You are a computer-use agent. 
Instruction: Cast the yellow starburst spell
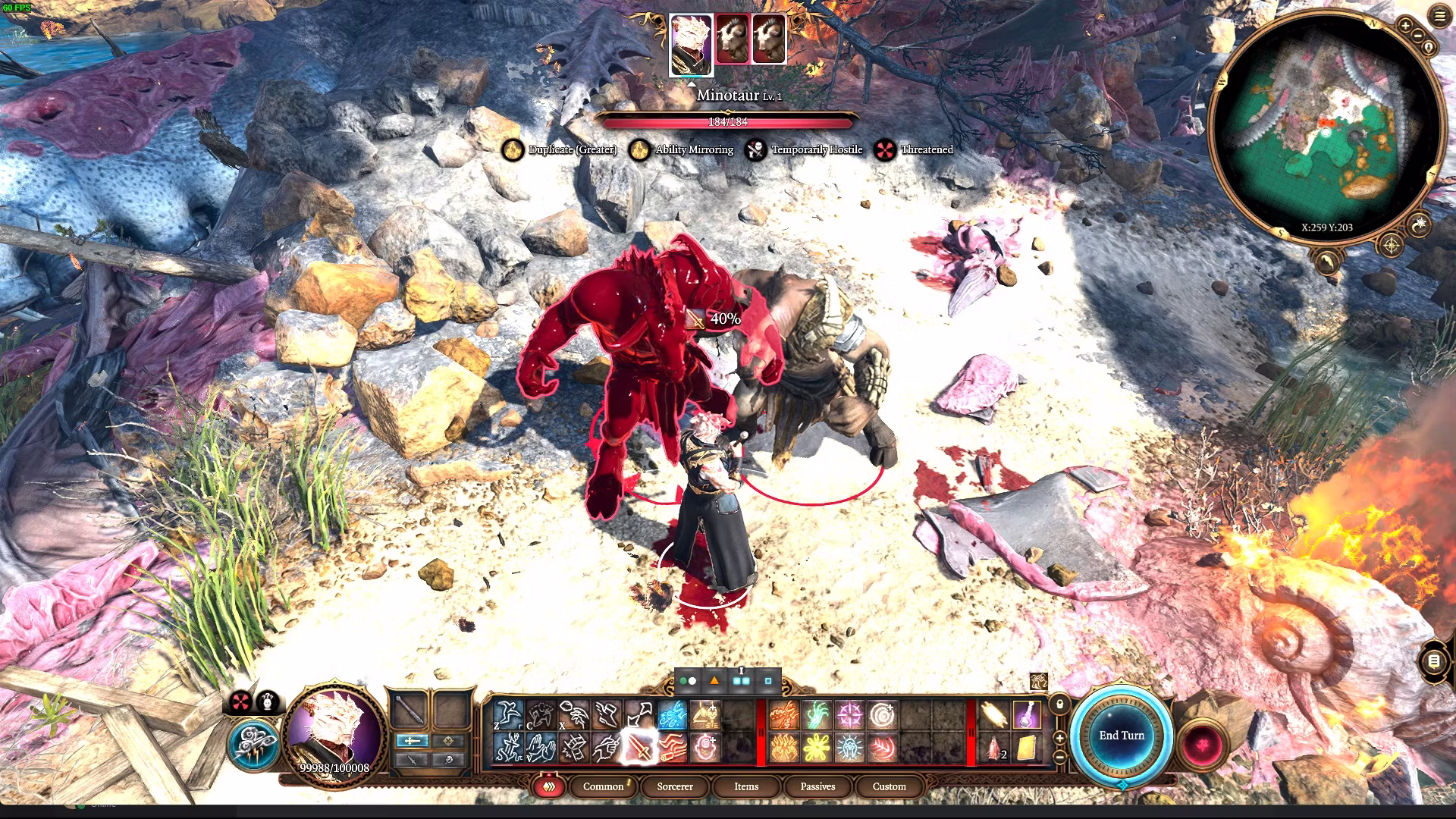tap(817, 748)
